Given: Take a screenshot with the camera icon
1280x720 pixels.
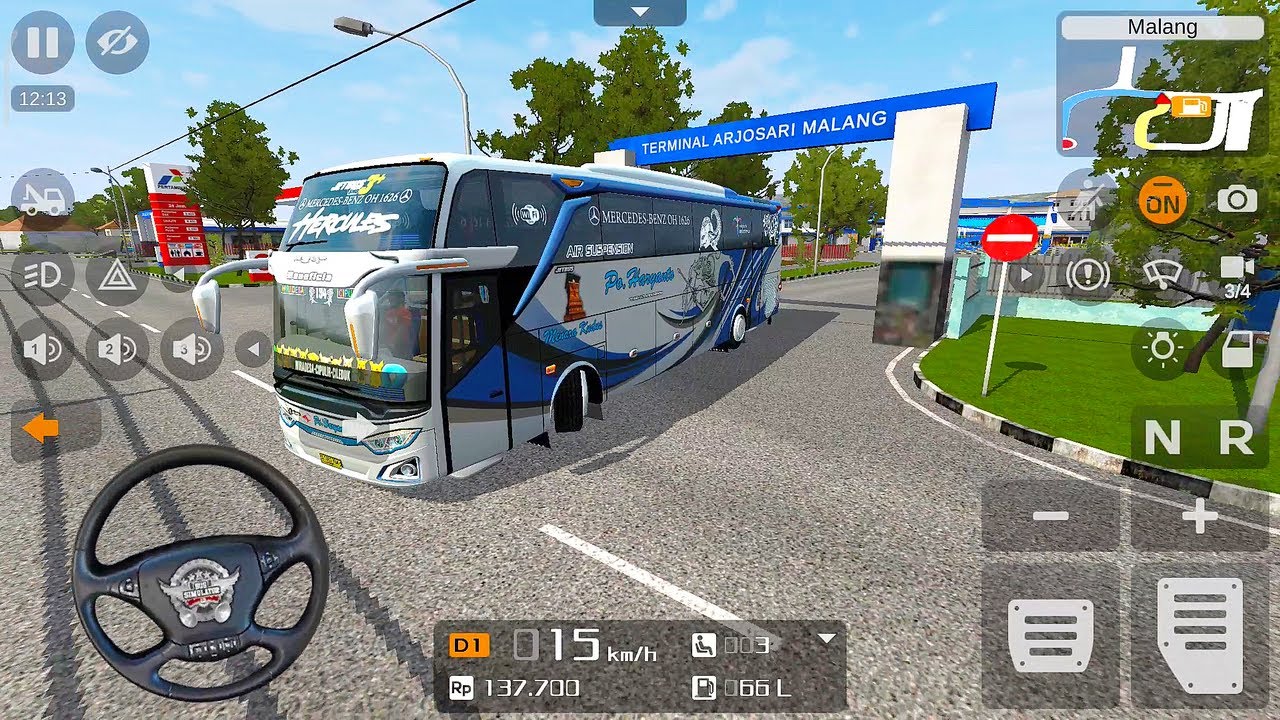Looking at the screenshot, I should tap(1237, 199).
